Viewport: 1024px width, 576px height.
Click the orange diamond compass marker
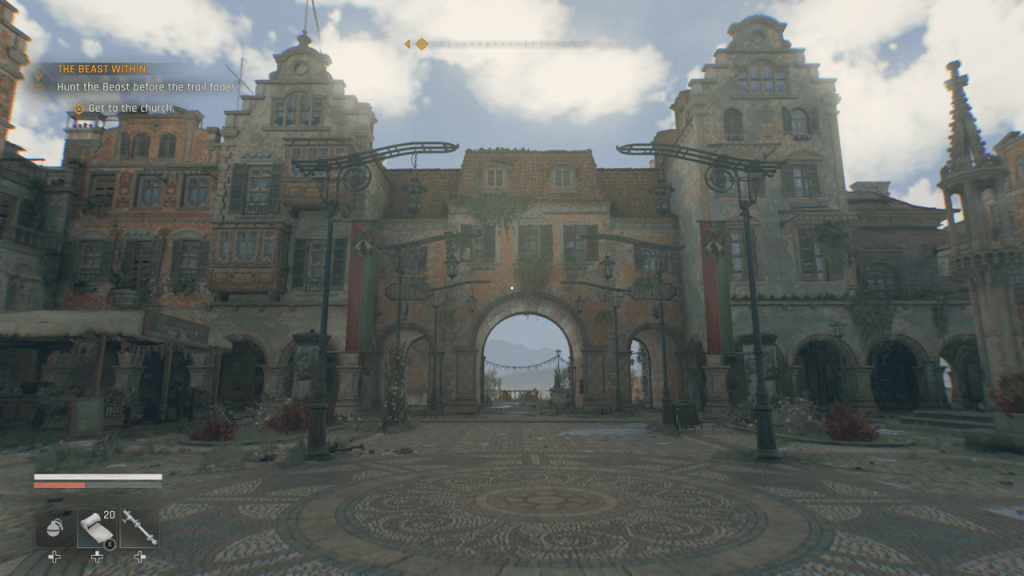[421, 44]
